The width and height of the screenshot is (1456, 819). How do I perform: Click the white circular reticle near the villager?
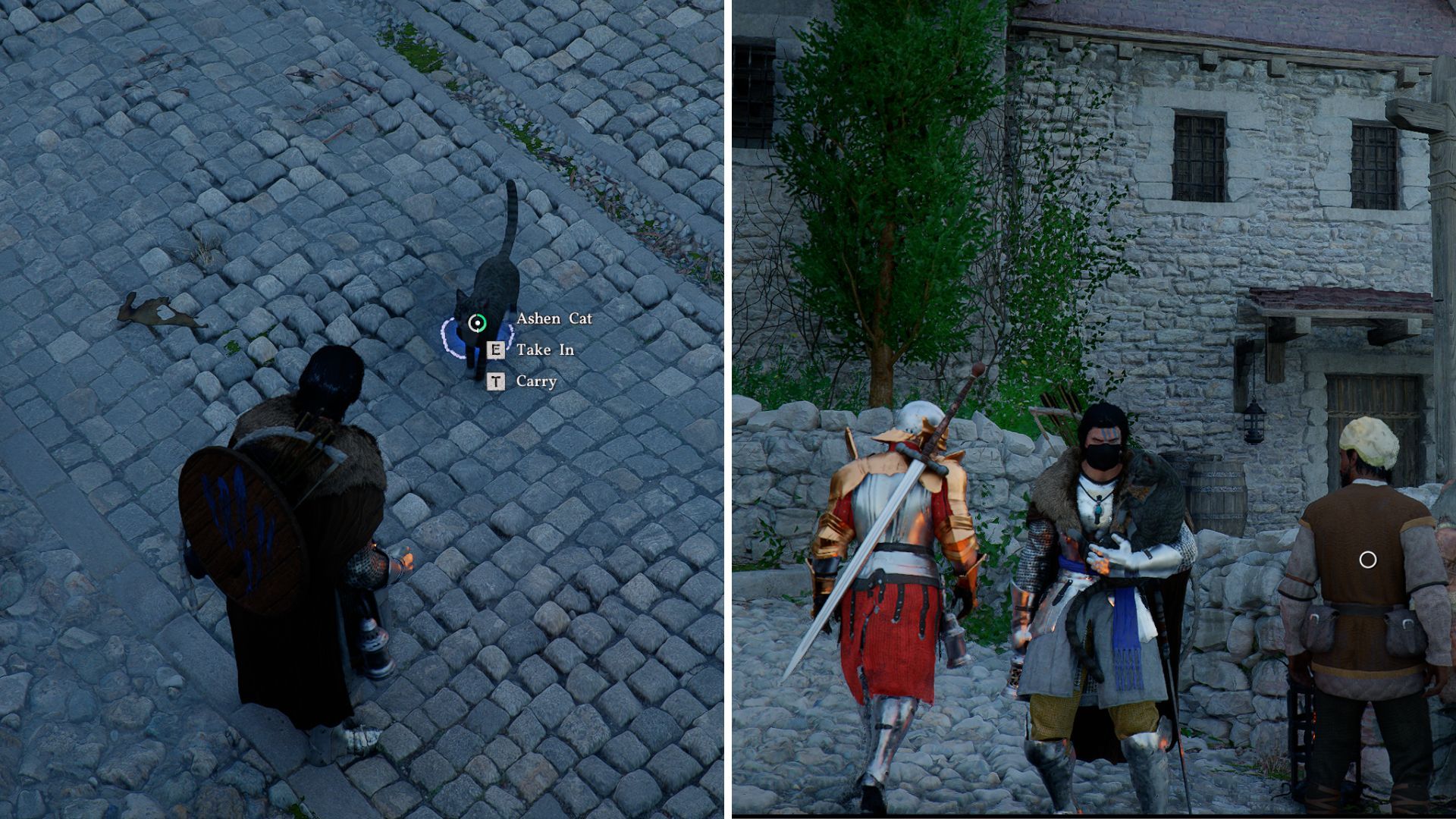click(x=1368, y=560)
